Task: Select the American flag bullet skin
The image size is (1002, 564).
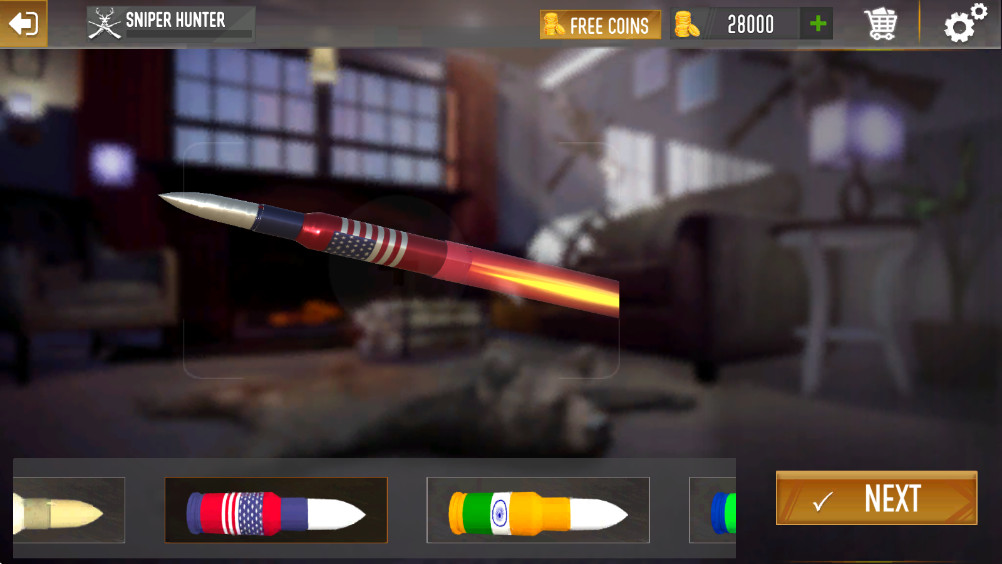Action: pyautogui.click(x=276, y=511)
